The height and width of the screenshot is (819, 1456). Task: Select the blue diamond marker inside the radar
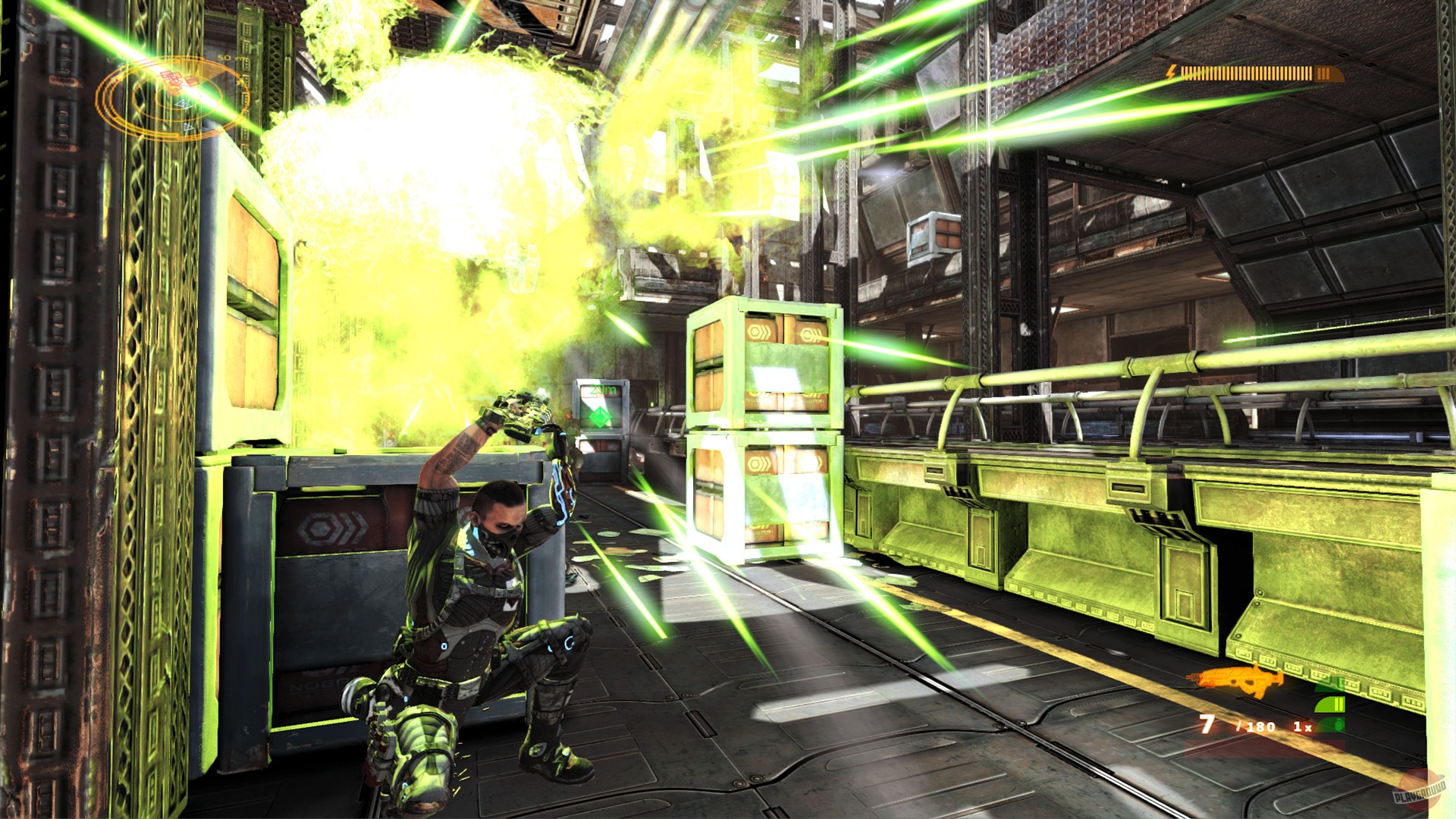(x=183, y=105)
